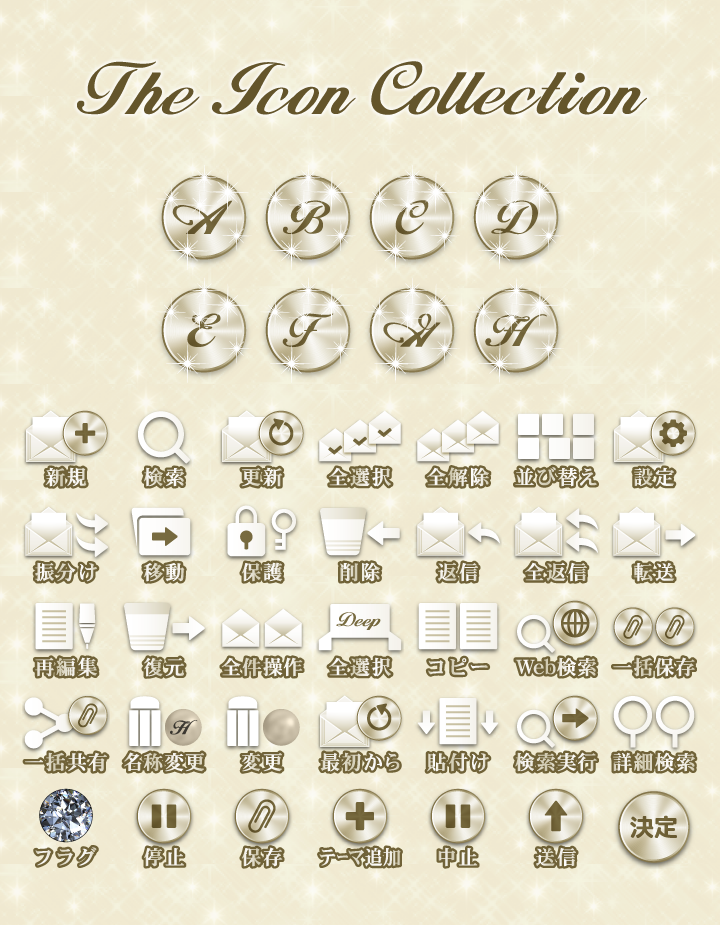Image resolution: width=720 pixels, height=925 pixels.
Task: Click the letter A medallion button
Action: pos(204,218)
